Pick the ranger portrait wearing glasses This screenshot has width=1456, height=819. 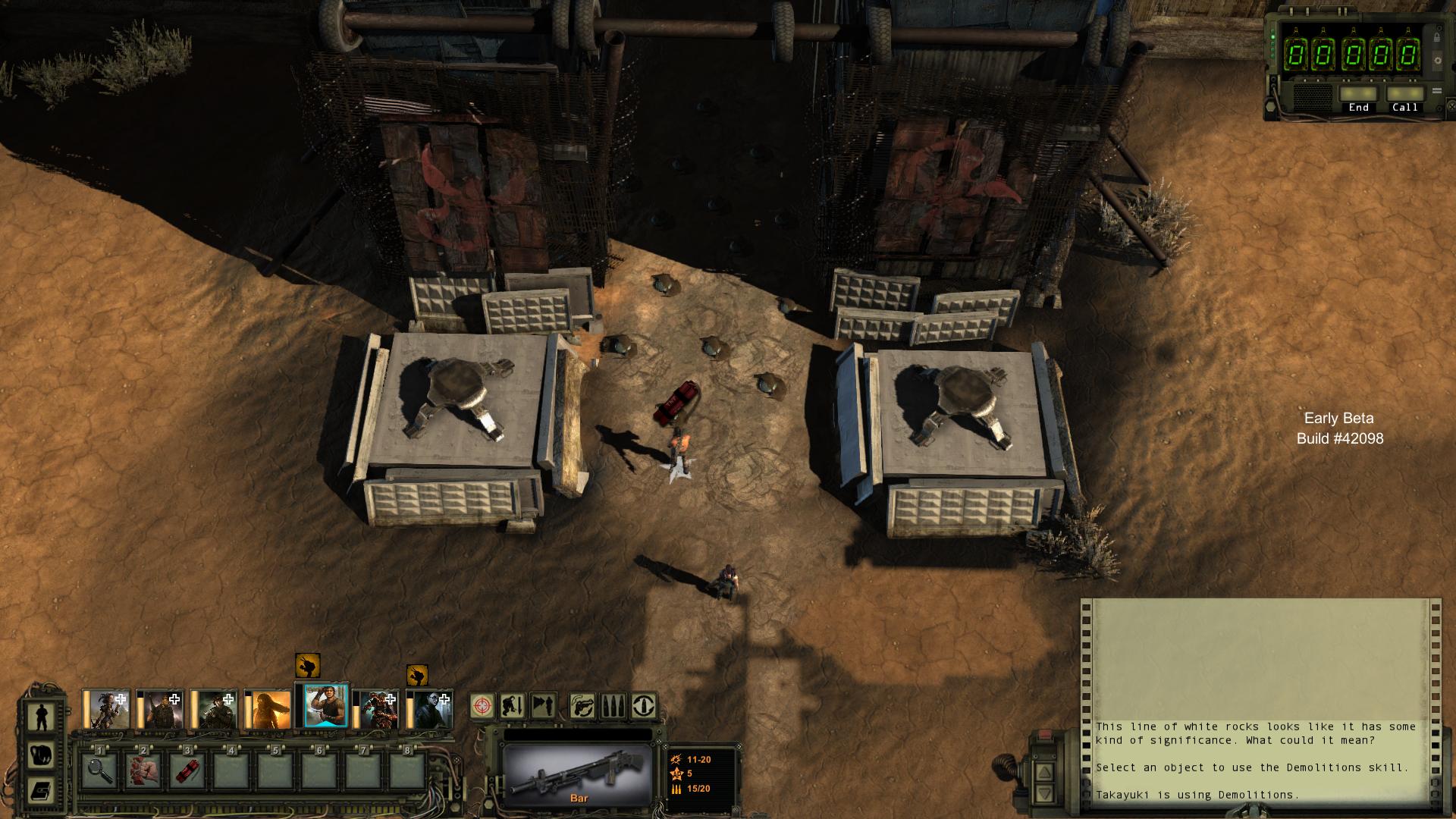coord(431,710)
